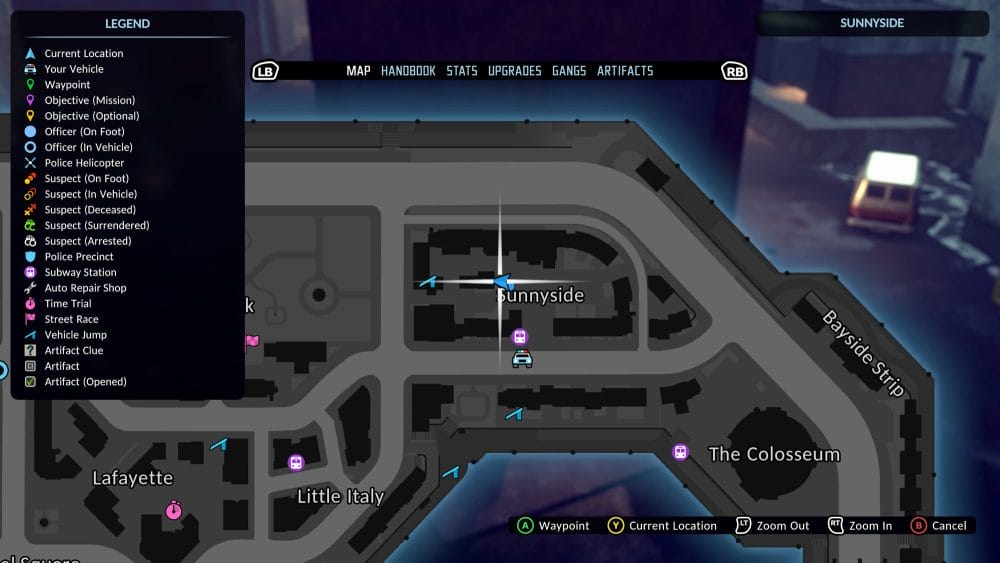This screenshot has height=563, width=1000.
Task: Select the vehicle jump marker below your vehicle
Action: 515,413
